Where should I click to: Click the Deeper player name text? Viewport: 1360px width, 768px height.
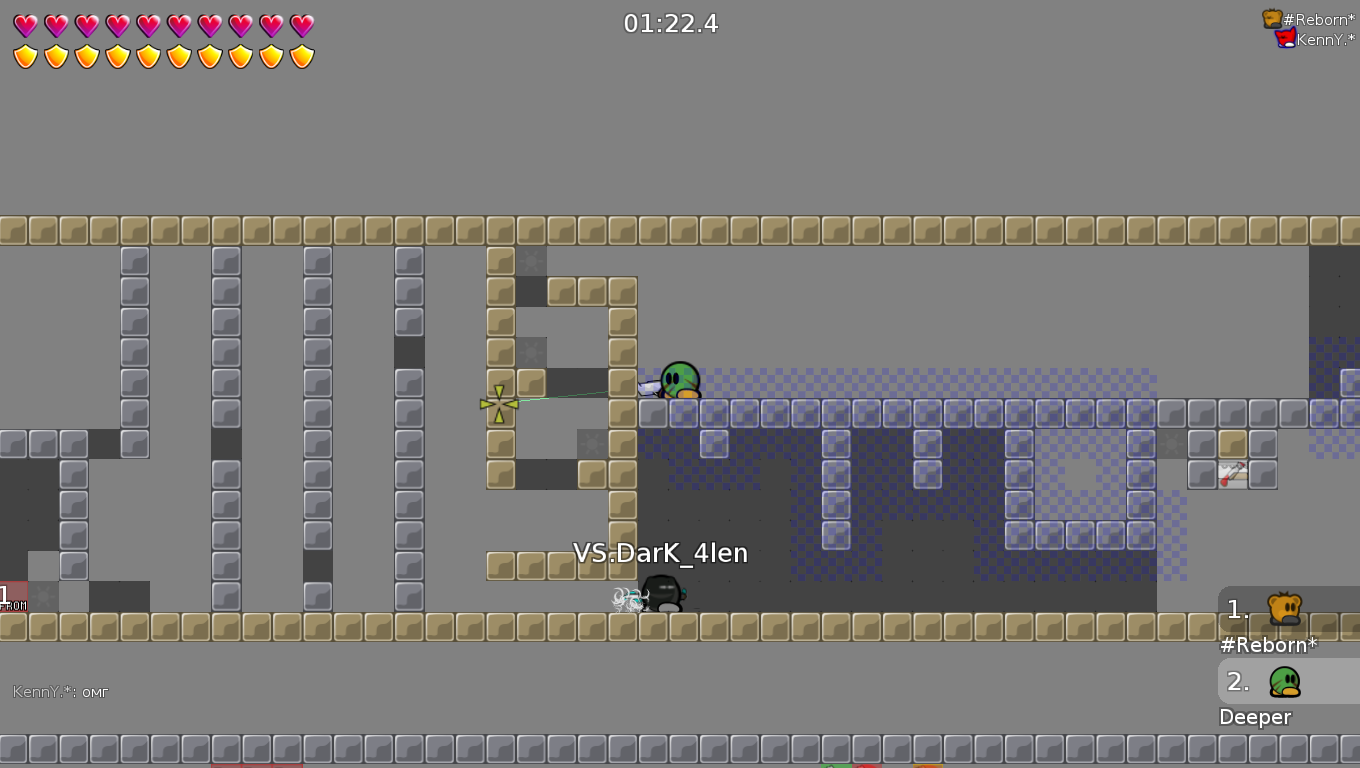[1255, 717]
